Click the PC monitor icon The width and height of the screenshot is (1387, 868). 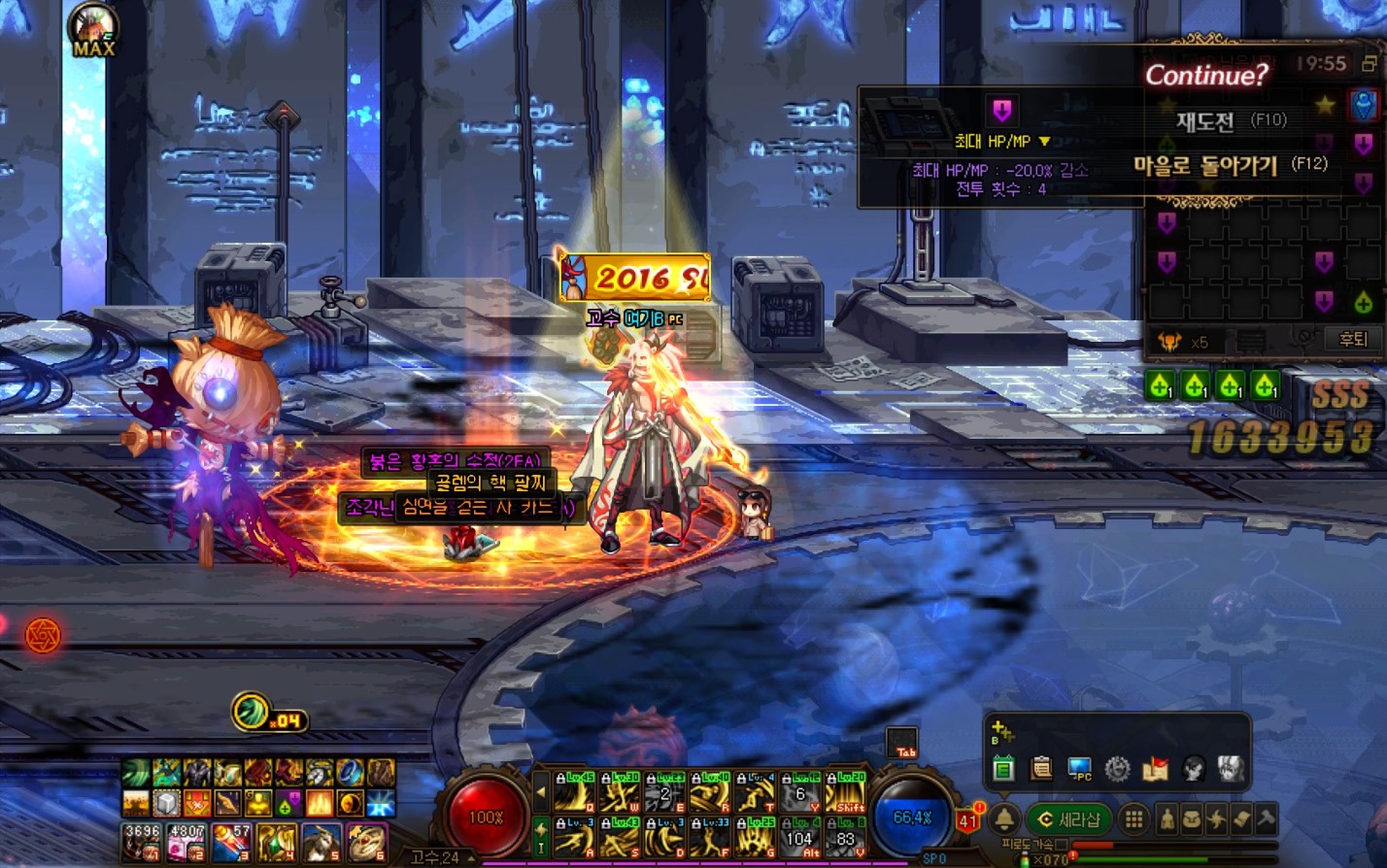1079,769
